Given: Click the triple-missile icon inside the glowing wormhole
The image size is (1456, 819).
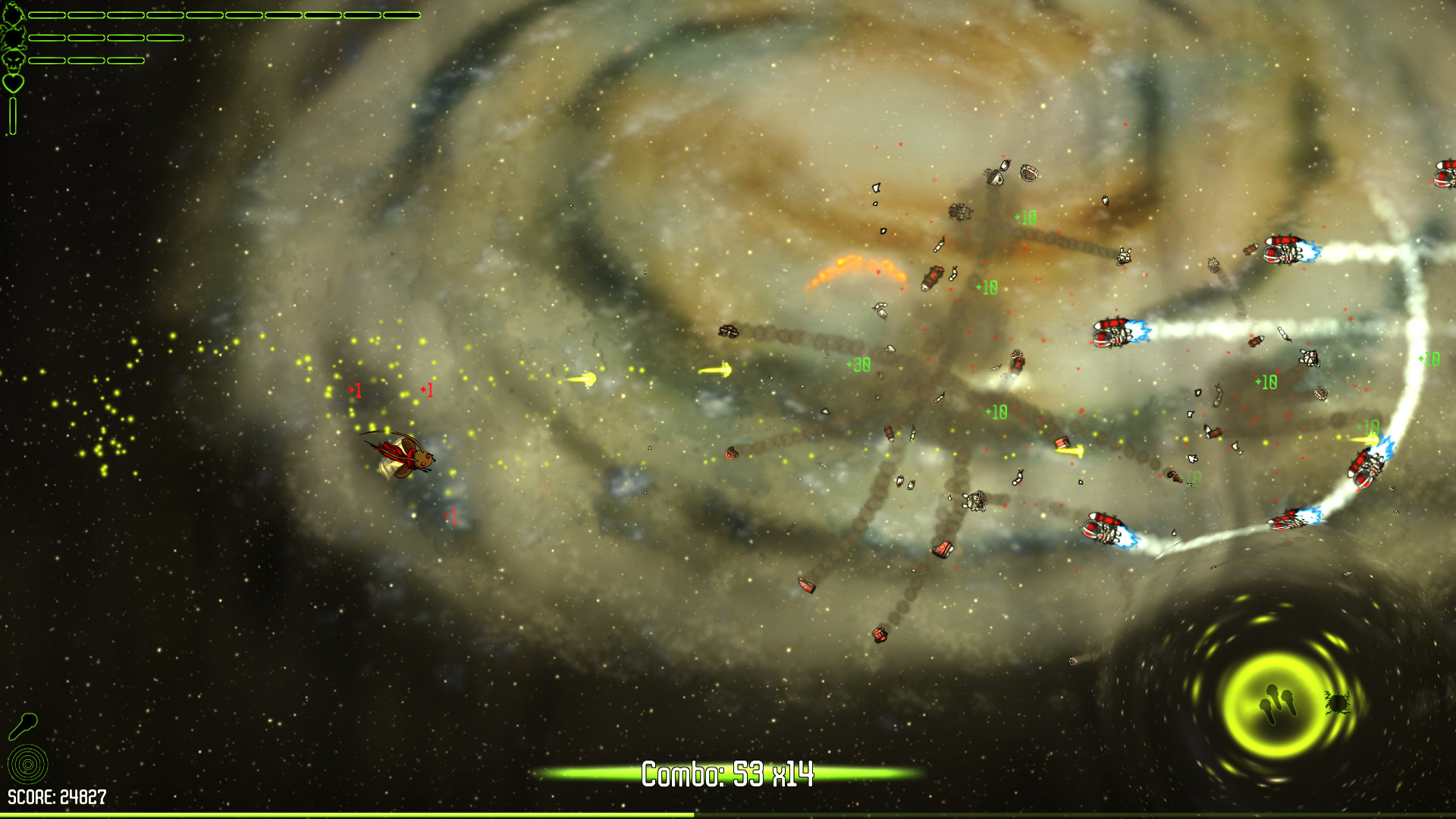Looking at the screenshot, I should tap(1277, 704).
